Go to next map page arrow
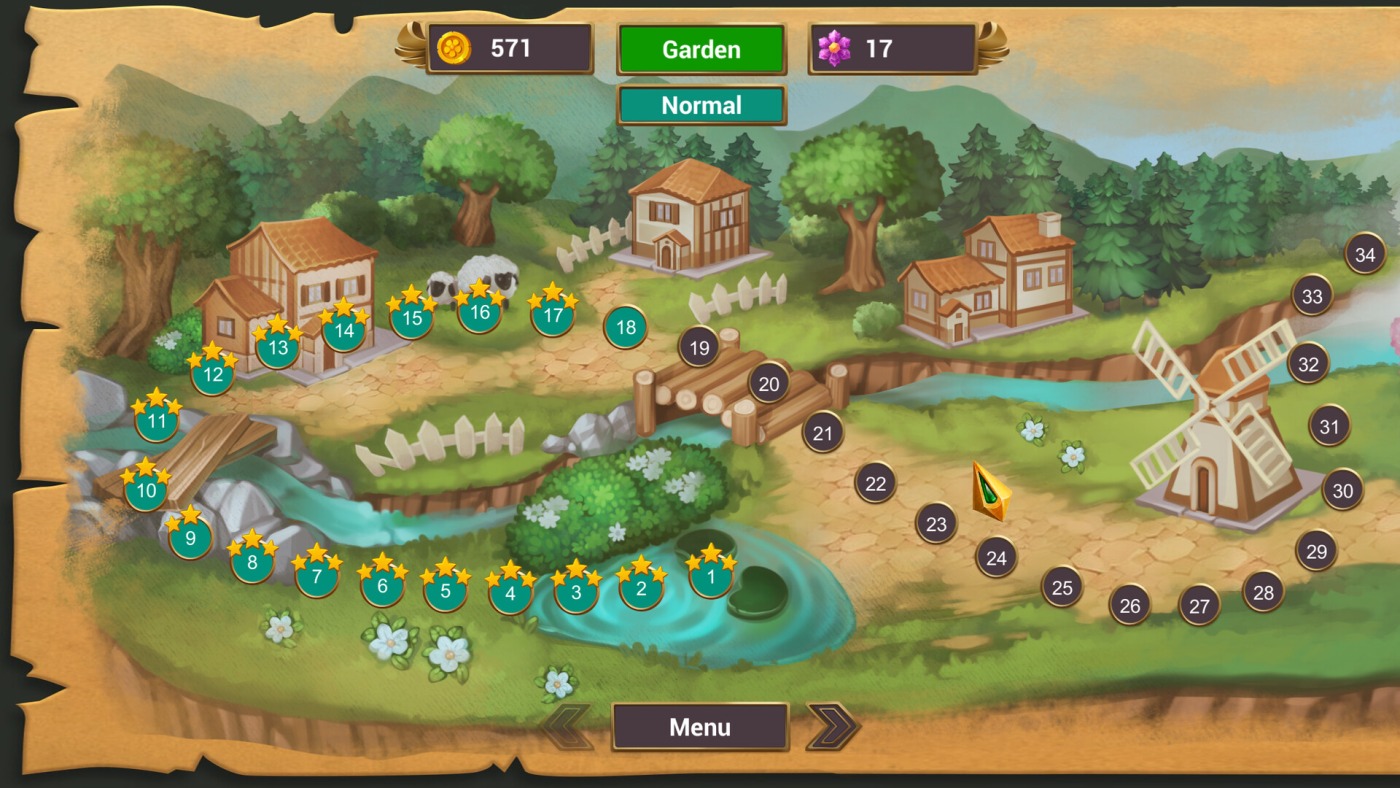Viewport: 1400px width, 788px height. [x=832, y=727]
